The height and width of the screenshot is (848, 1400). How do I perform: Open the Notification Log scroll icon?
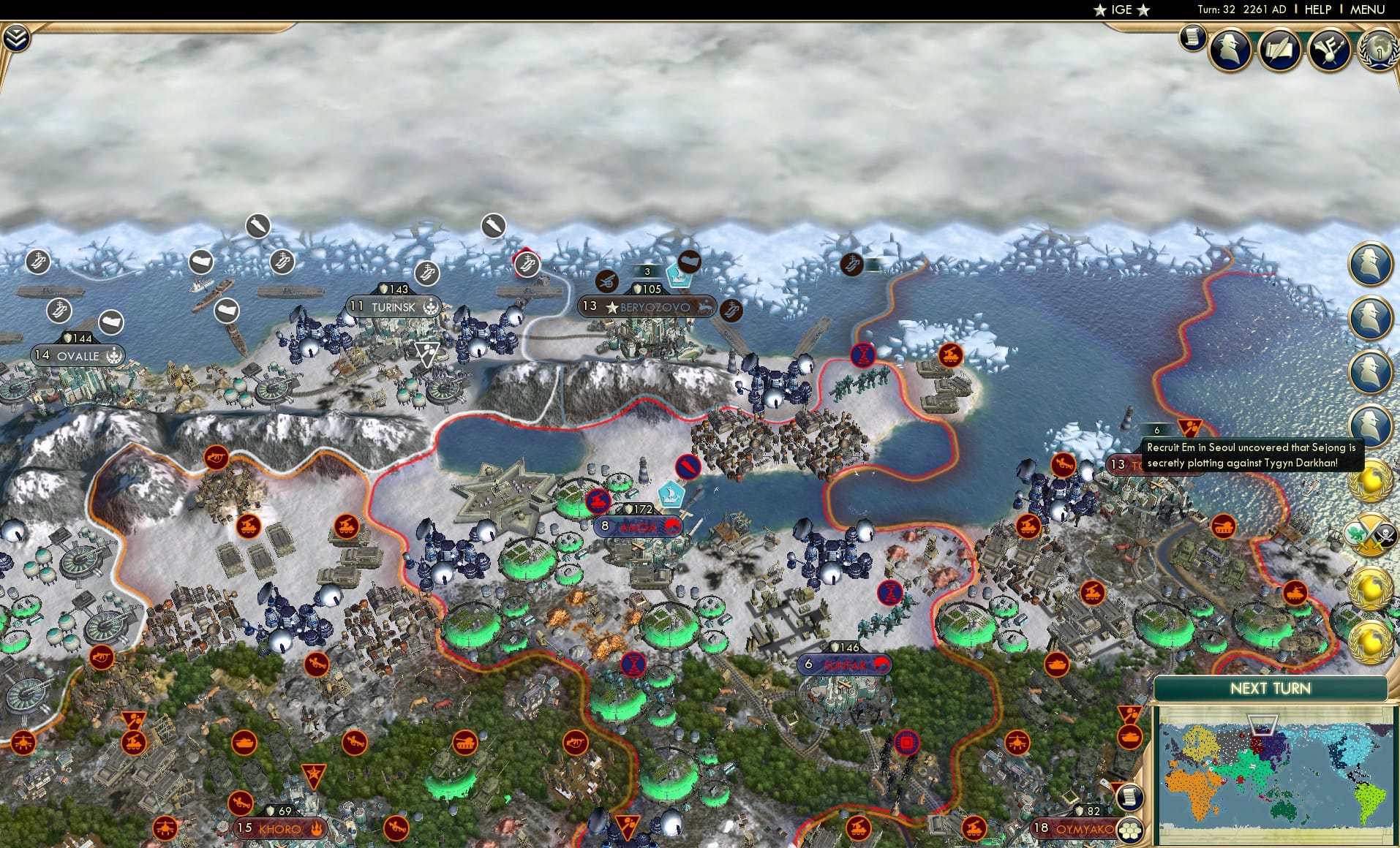[1192, 37]
